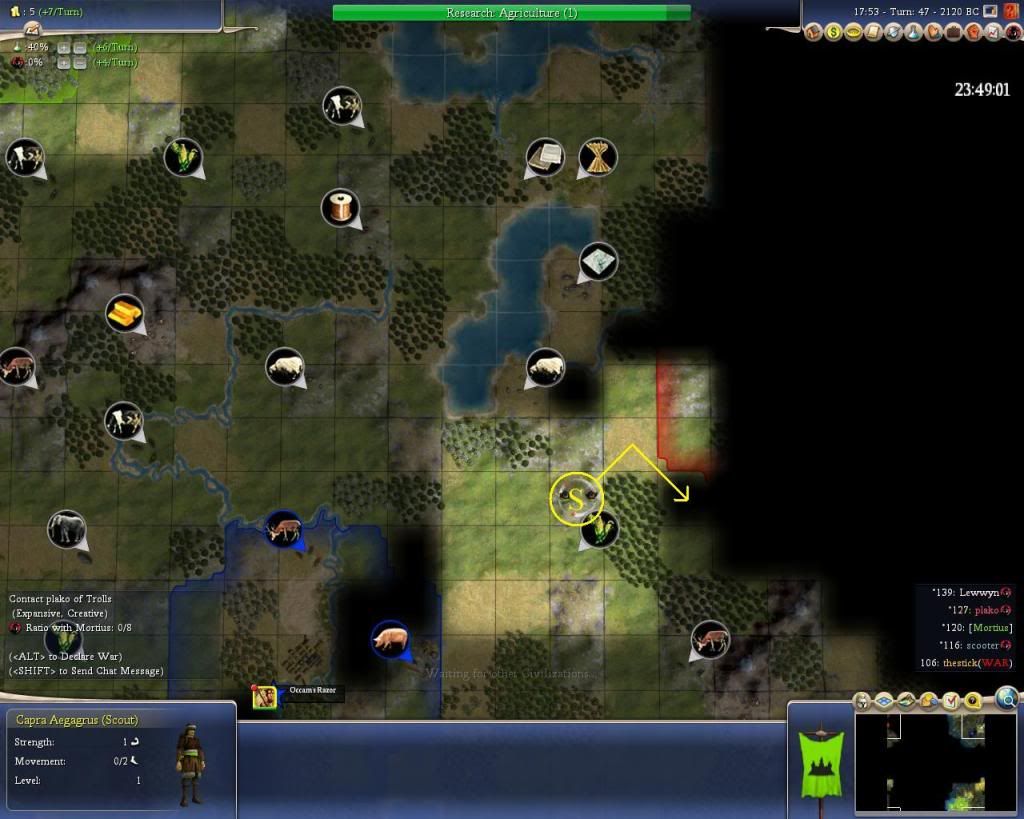Decrease the espionage rate with the minus button
This screenshot has width=1024, height=819.
(79, 62)
